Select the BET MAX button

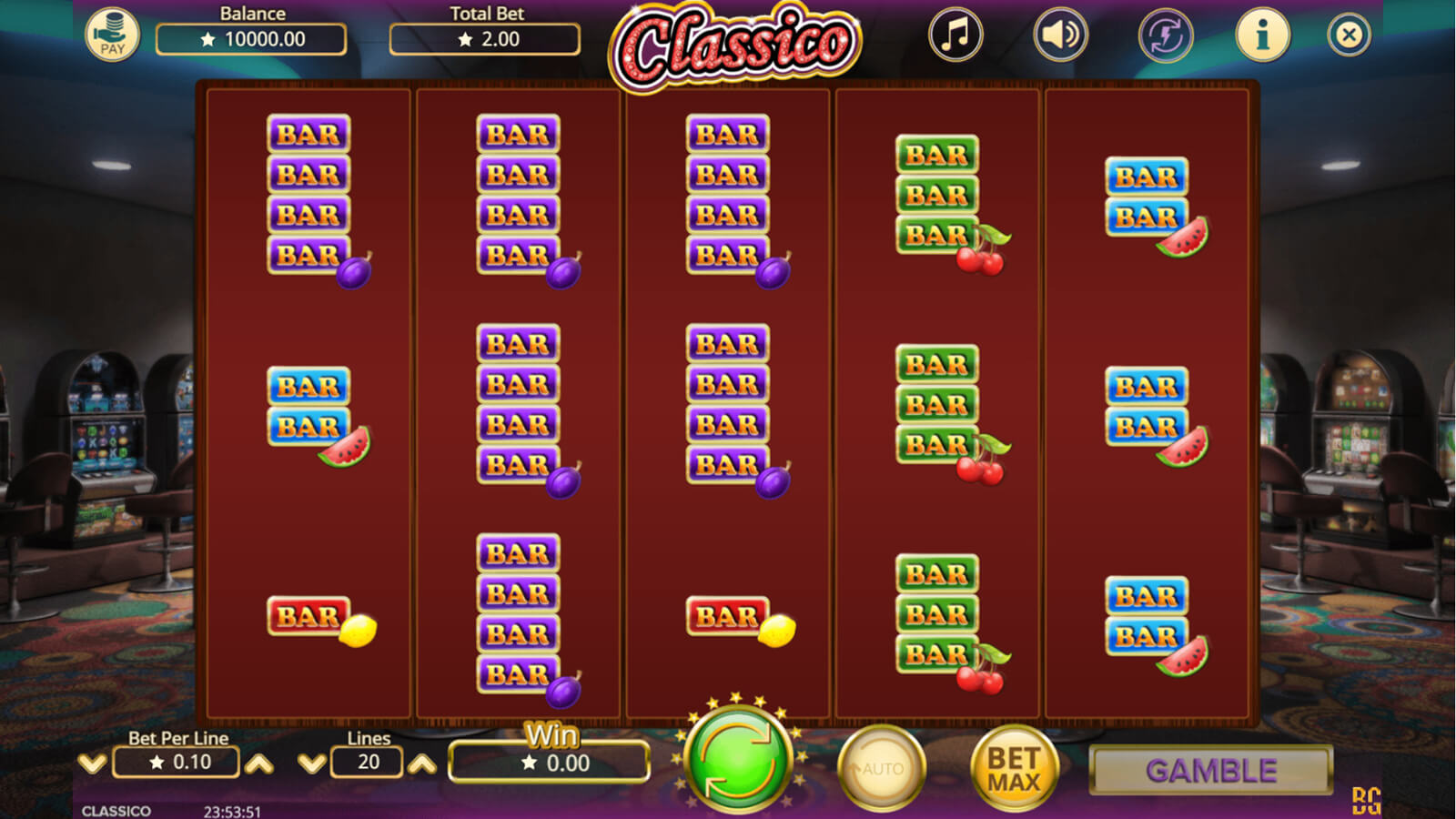(1014, 769)
